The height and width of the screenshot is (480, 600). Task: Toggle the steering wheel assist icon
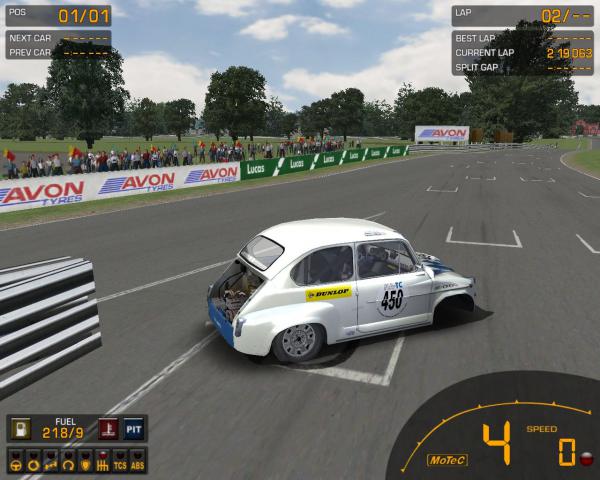coord(16,464)
